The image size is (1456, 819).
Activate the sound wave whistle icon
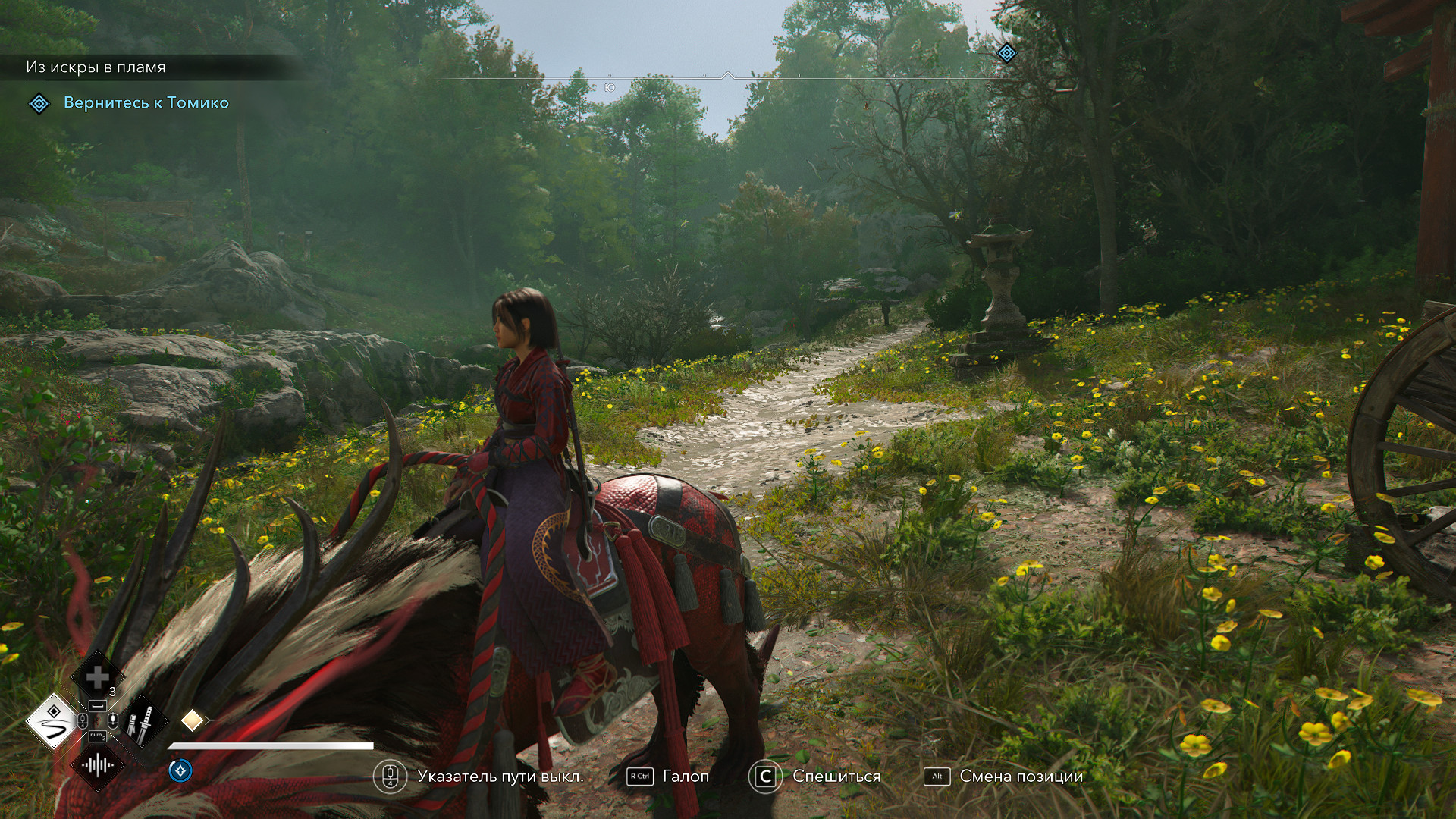coord(97,765)
